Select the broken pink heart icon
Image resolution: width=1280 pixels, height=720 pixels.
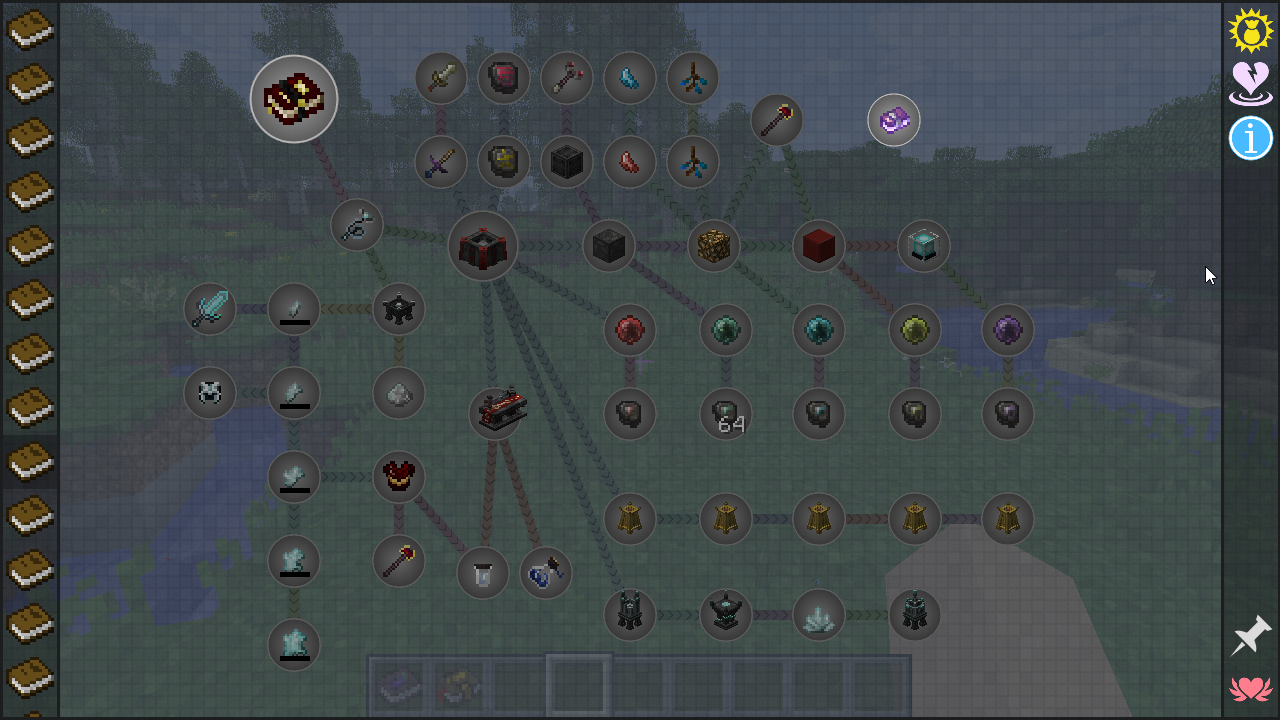click(1250, 83)
